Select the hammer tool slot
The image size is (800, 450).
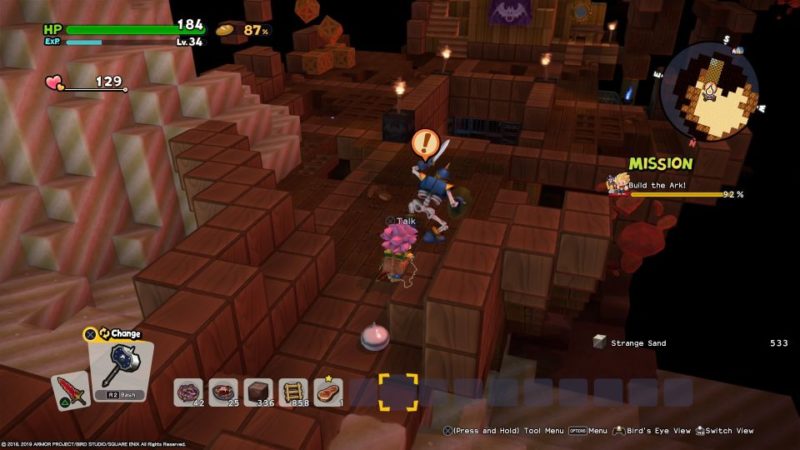(x=119, y=366)
